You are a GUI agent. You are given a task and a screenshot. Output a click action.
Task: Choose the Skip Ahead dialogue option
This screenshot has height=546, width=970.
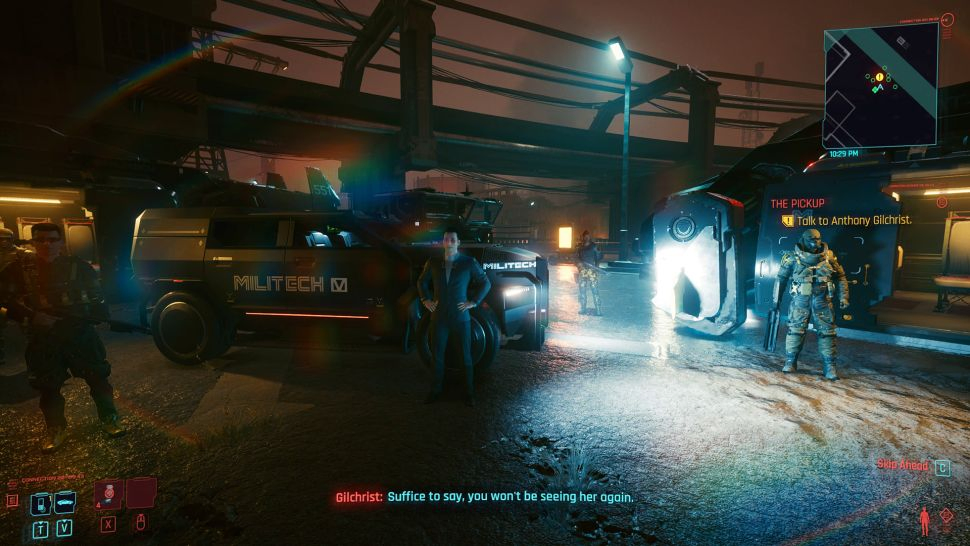(903, 466)
